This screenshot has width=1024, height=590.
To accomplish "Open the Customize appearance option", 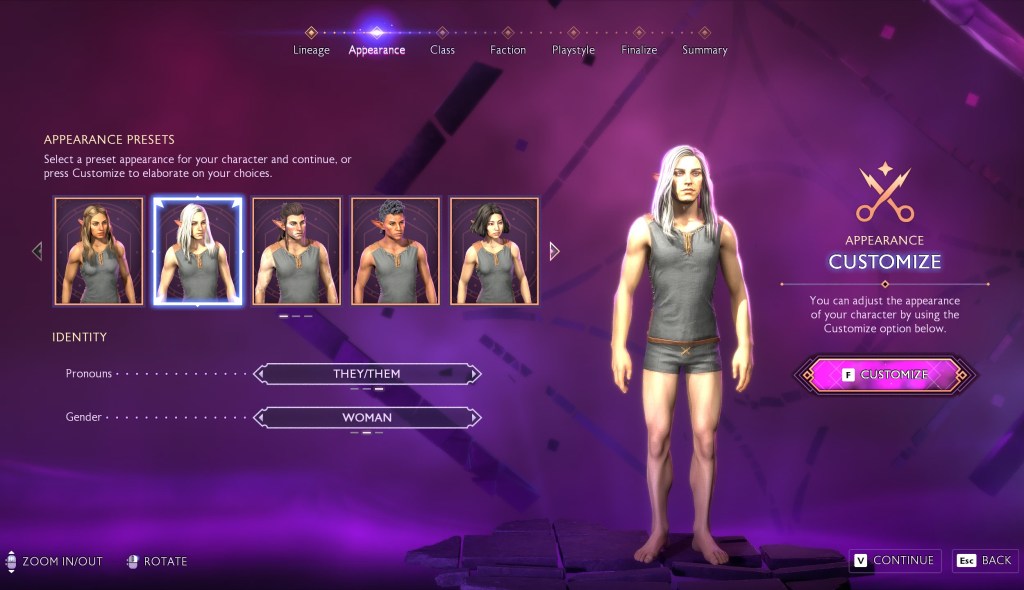I will tap(884, 375).
